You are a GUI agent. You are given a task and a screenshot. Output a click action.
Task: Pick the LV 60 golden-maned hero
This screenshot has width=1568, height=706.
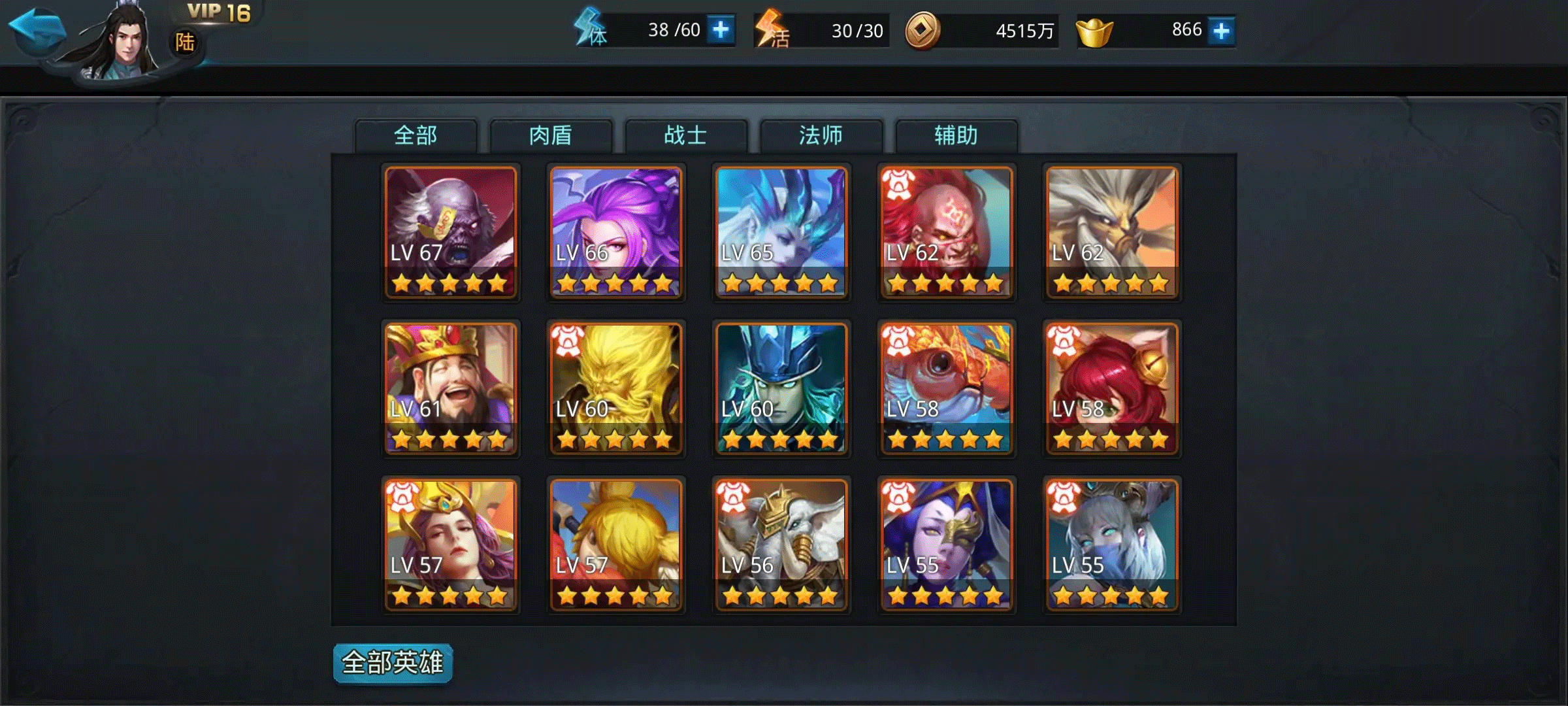(616, 388)
